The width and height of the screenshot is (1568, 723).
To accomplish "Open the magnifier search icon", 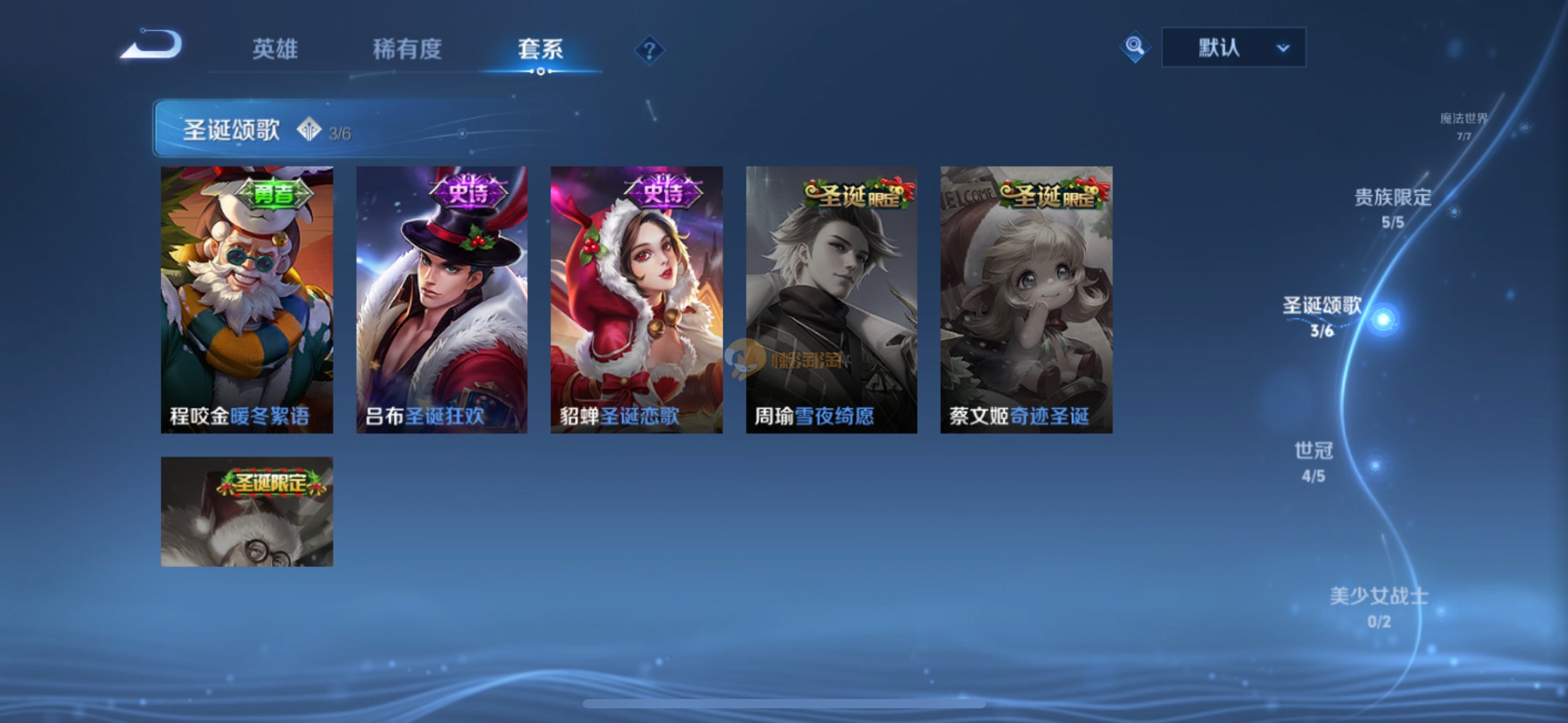I will [x=1134, y=47].
